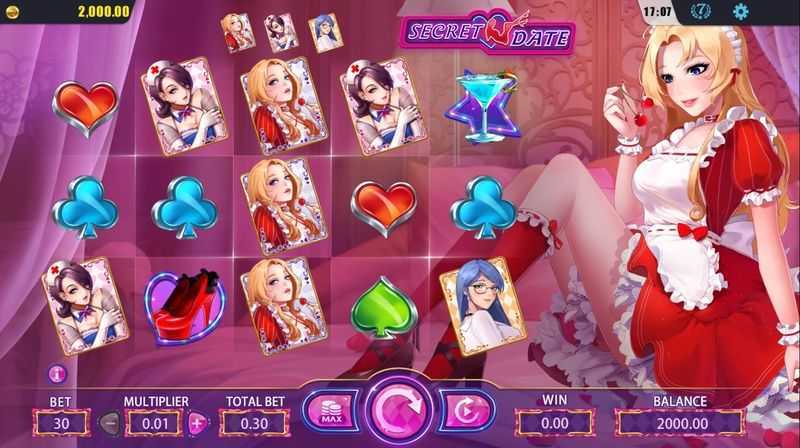Click the gold coin balance icon
Screen dimensions: 800x448
click(x=12, y=11)
